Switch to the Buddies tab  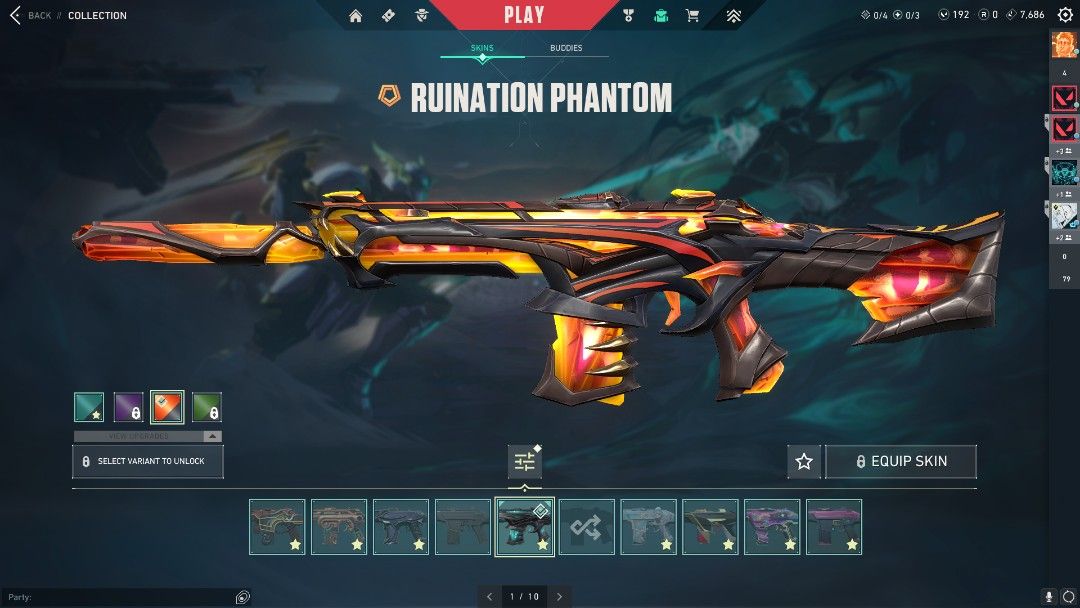click(566, 48)
